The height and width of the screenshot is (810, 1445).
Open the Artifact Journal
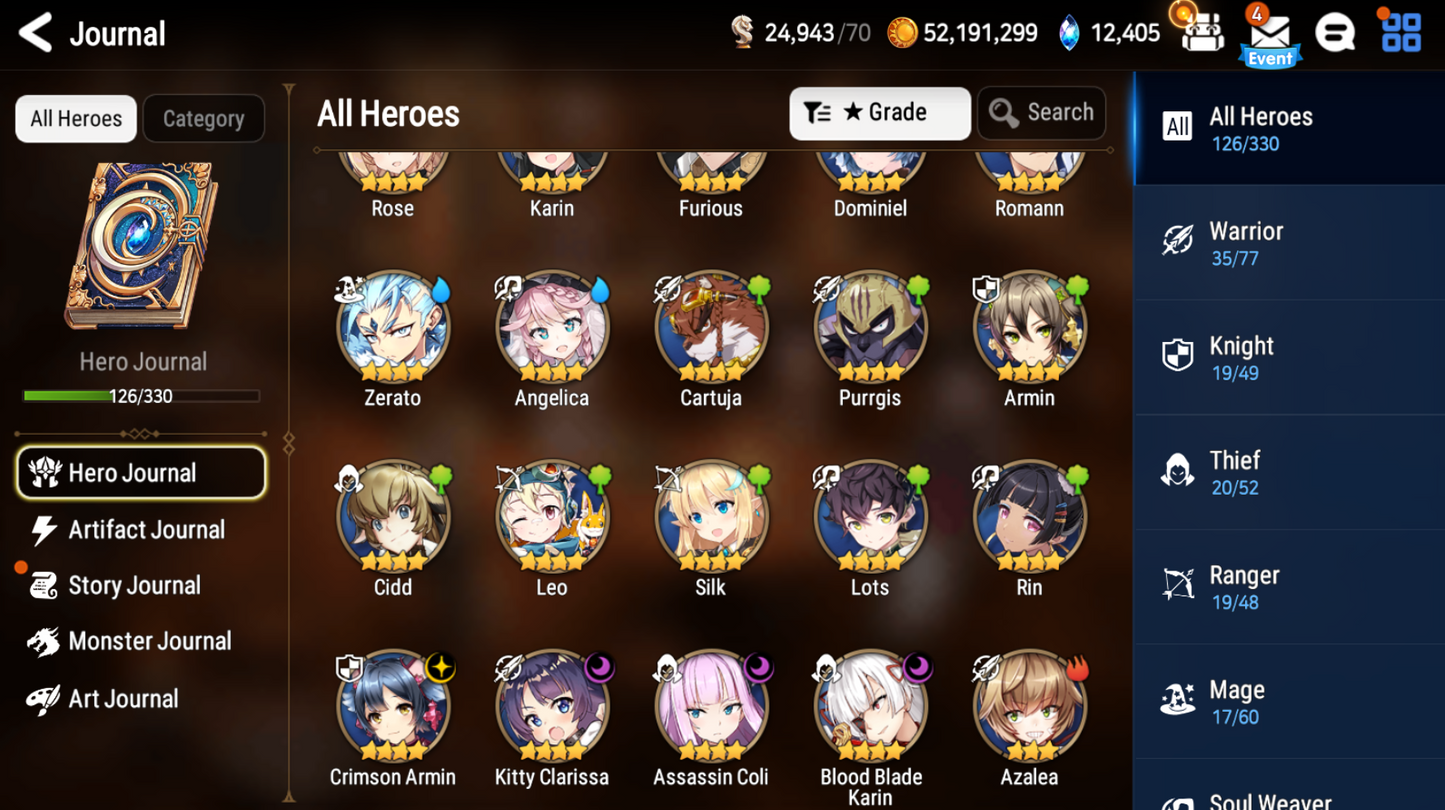[x=145, y=530]
